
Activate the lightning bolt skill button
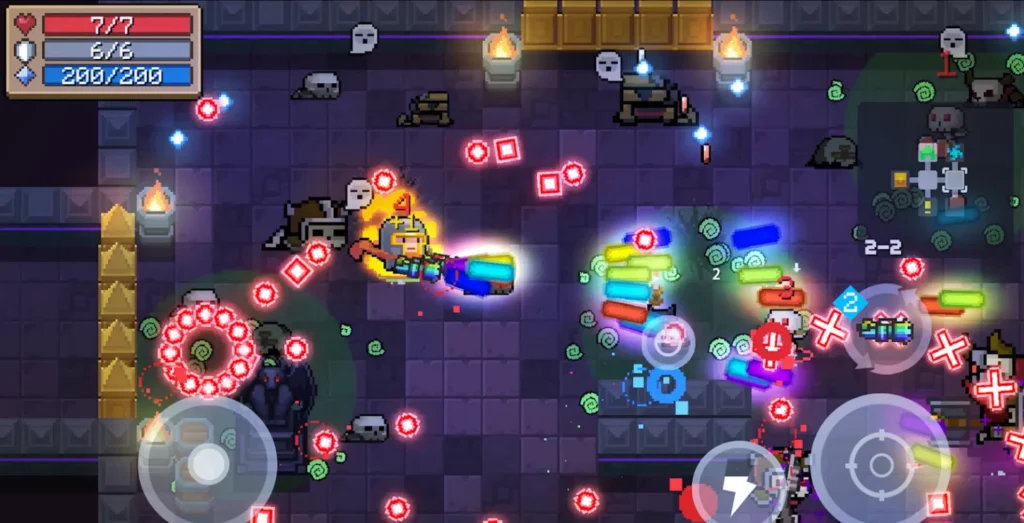(x=739, y=487)
